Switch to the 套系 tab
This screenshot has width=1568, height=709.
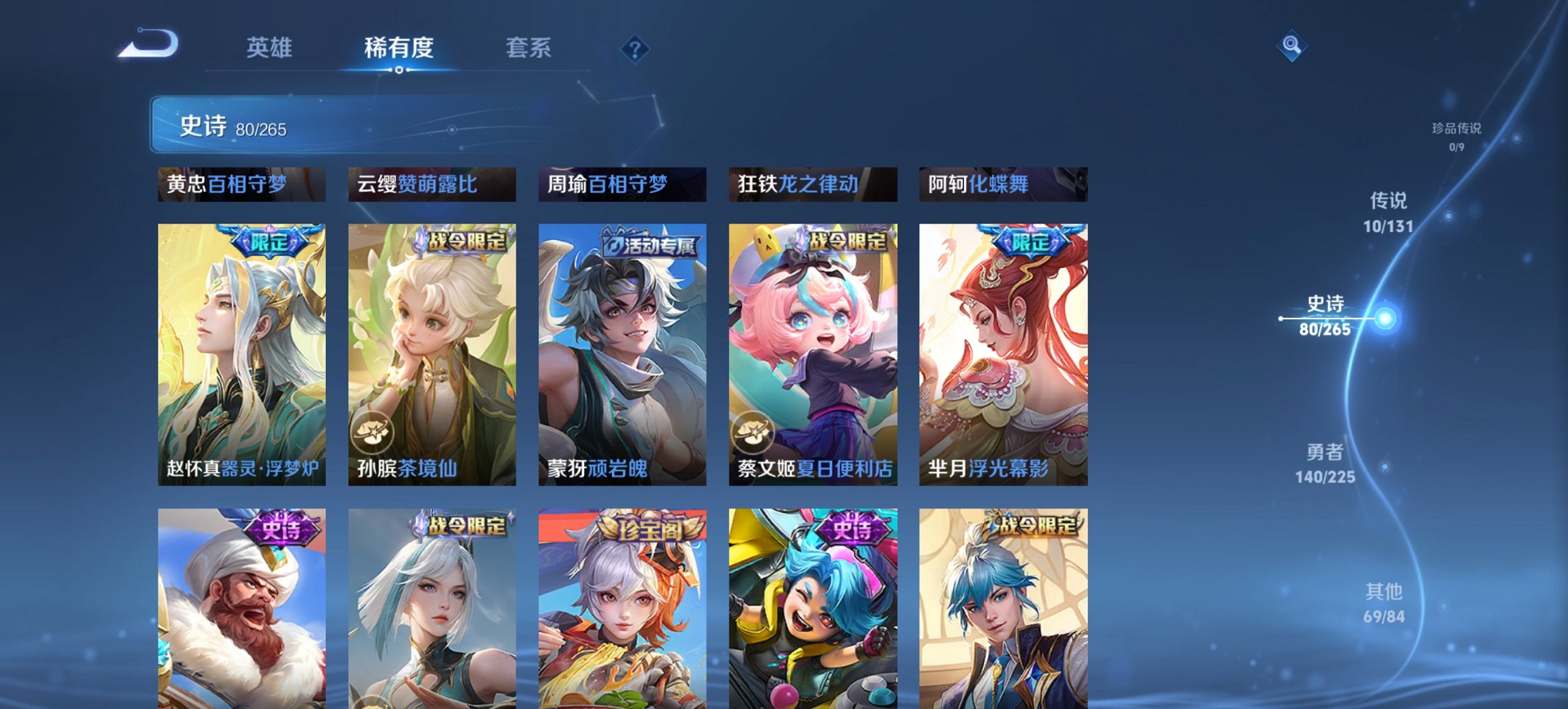pyautogui.click(x=527, y=48)
